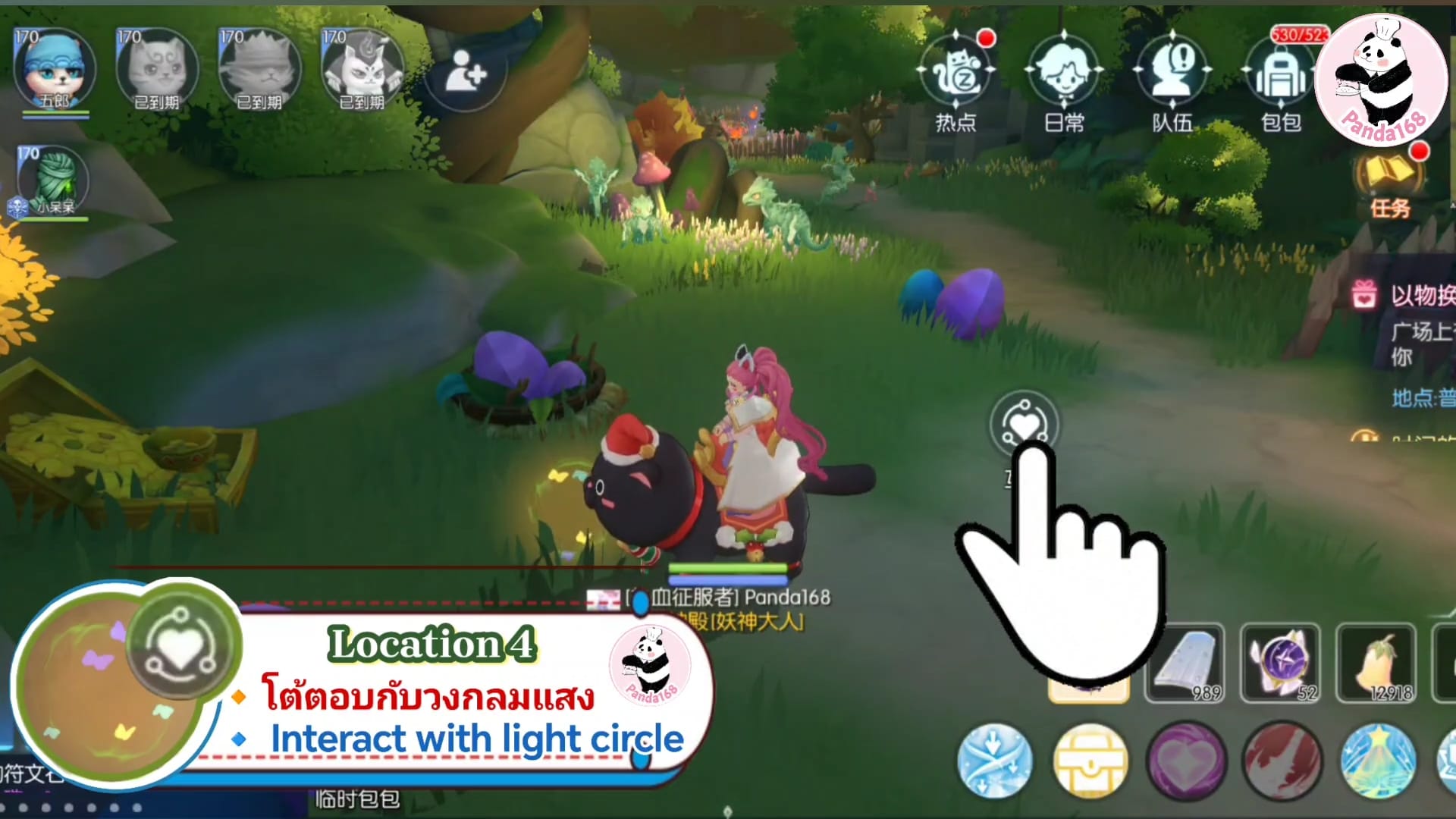The width and height of the screenshot is (1456, 819).
Task: Select the 小呆呆 green pet portrait
Action: tap(53, 180)
